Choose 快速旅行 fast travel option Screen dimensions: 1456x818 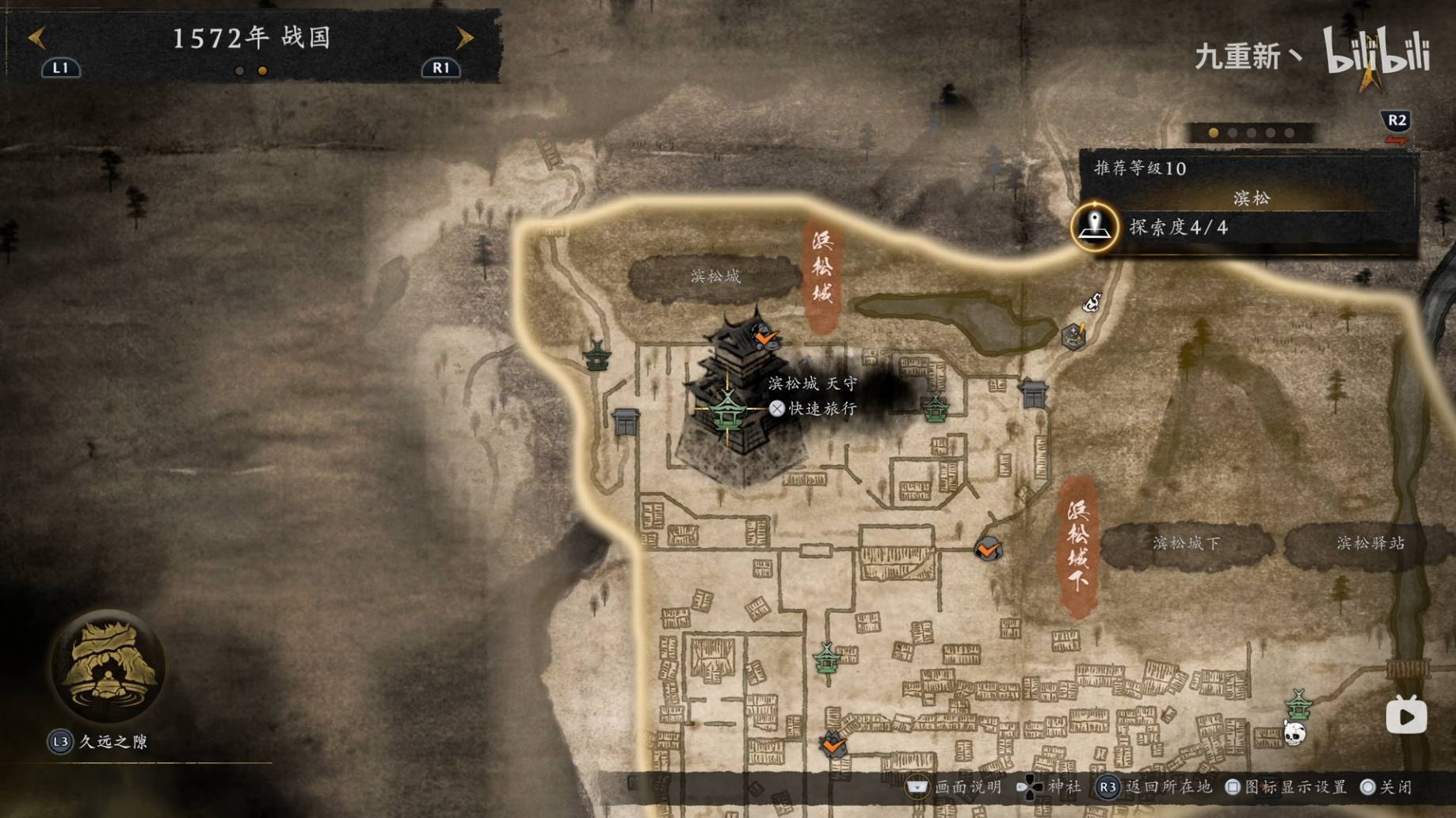click(814, 408)
